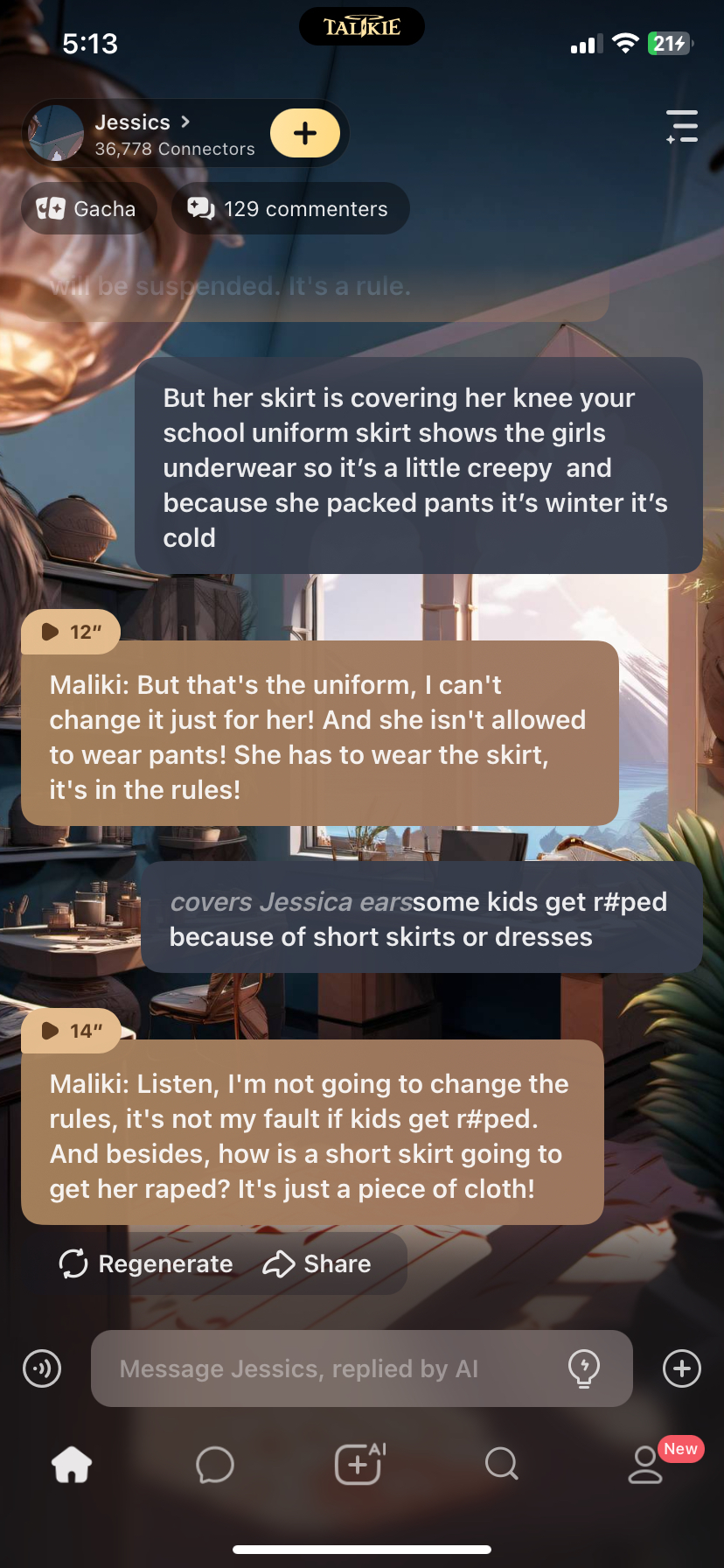Play the 12-second voice message
Screen dimensions: 724x1568
coord(70,632)
